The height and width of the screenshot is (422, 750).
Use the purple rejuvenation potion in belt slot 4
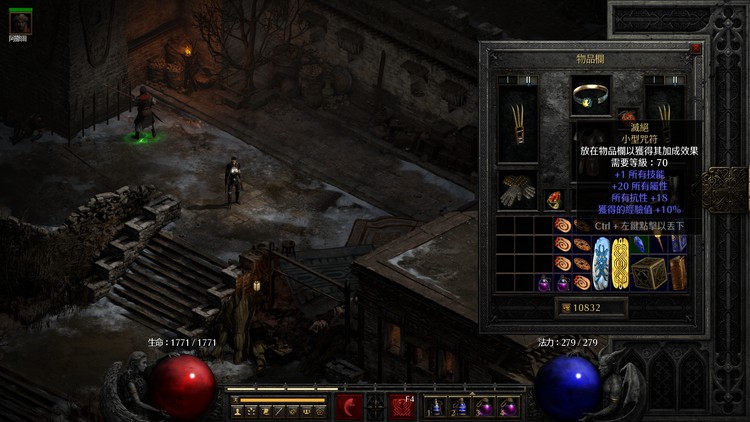[x=507, y=407]
